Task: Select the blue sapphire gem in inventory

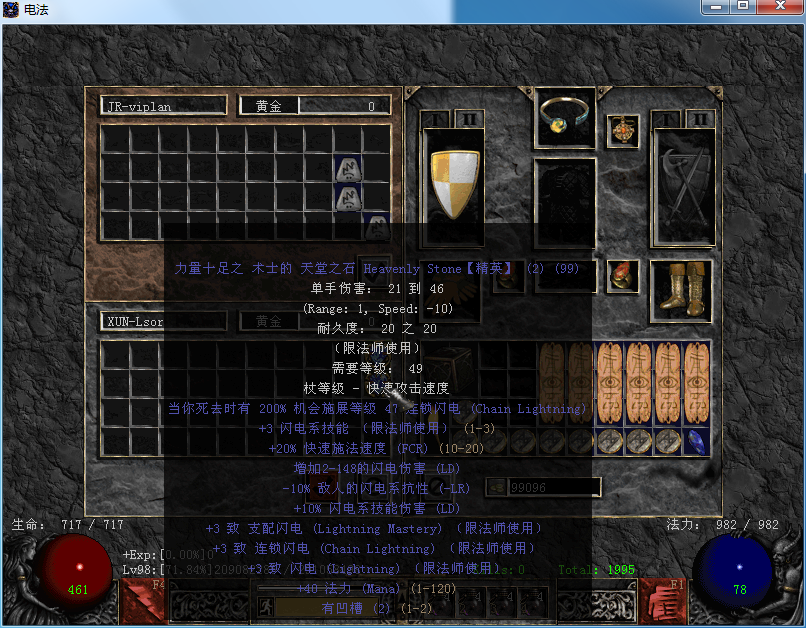Action: (697, 442)
